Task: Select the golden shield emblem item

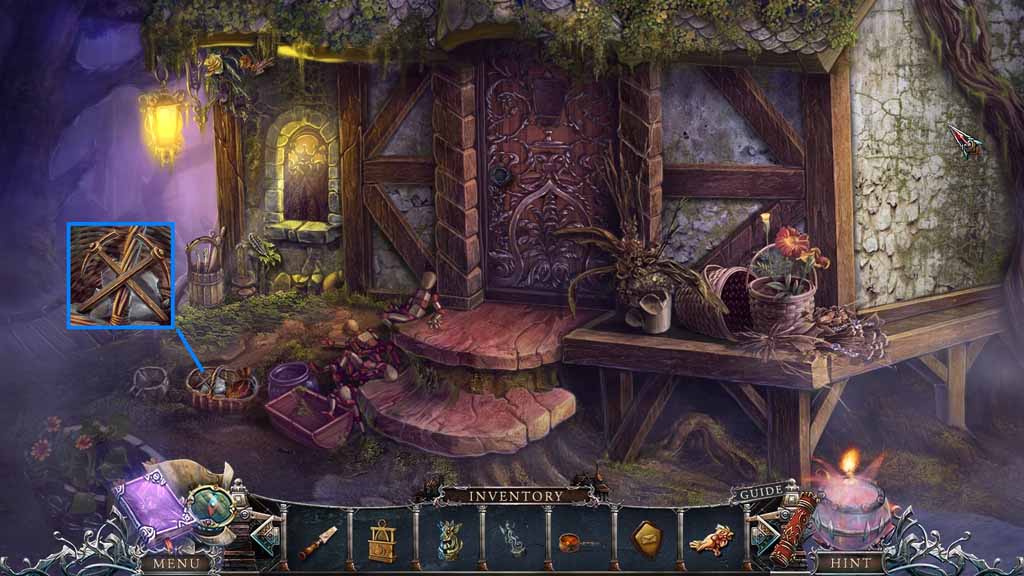Action: [645, 541]
